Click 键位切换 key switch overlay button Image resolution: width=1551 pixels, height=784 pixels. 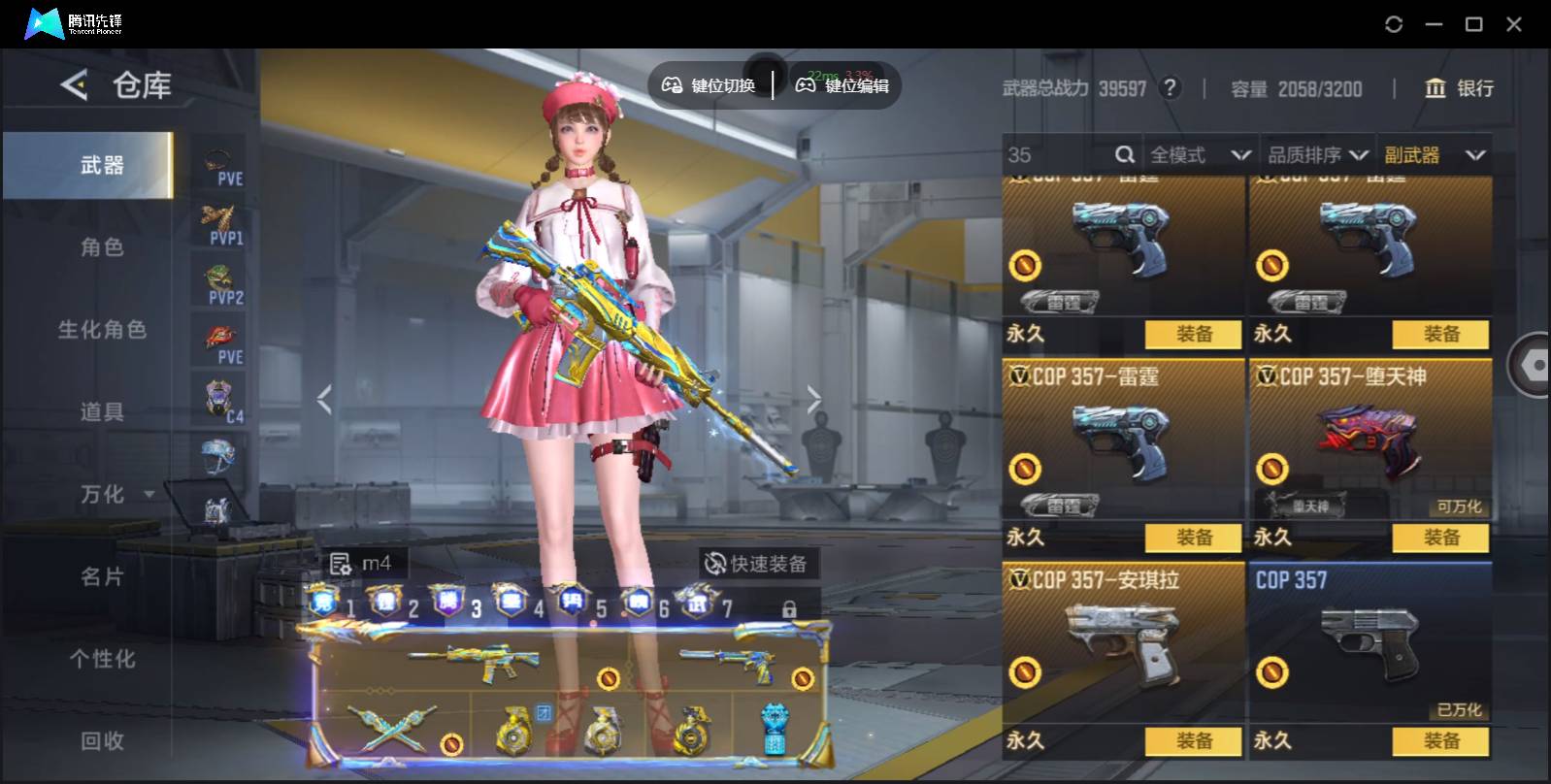[709, 85]
